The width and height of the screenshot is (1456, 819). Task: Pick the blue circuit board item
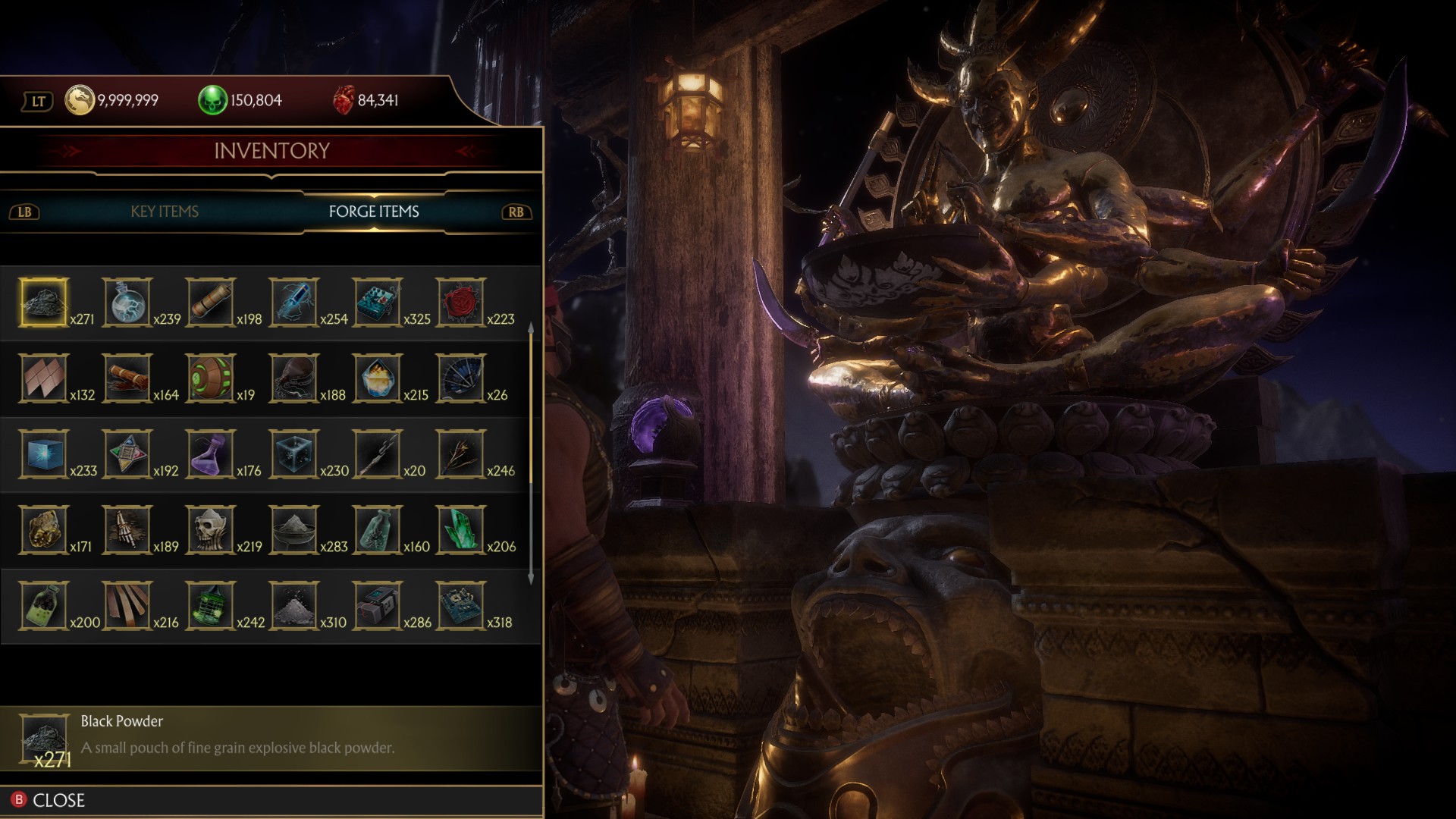pyautogui.click(x=460, y=606)
